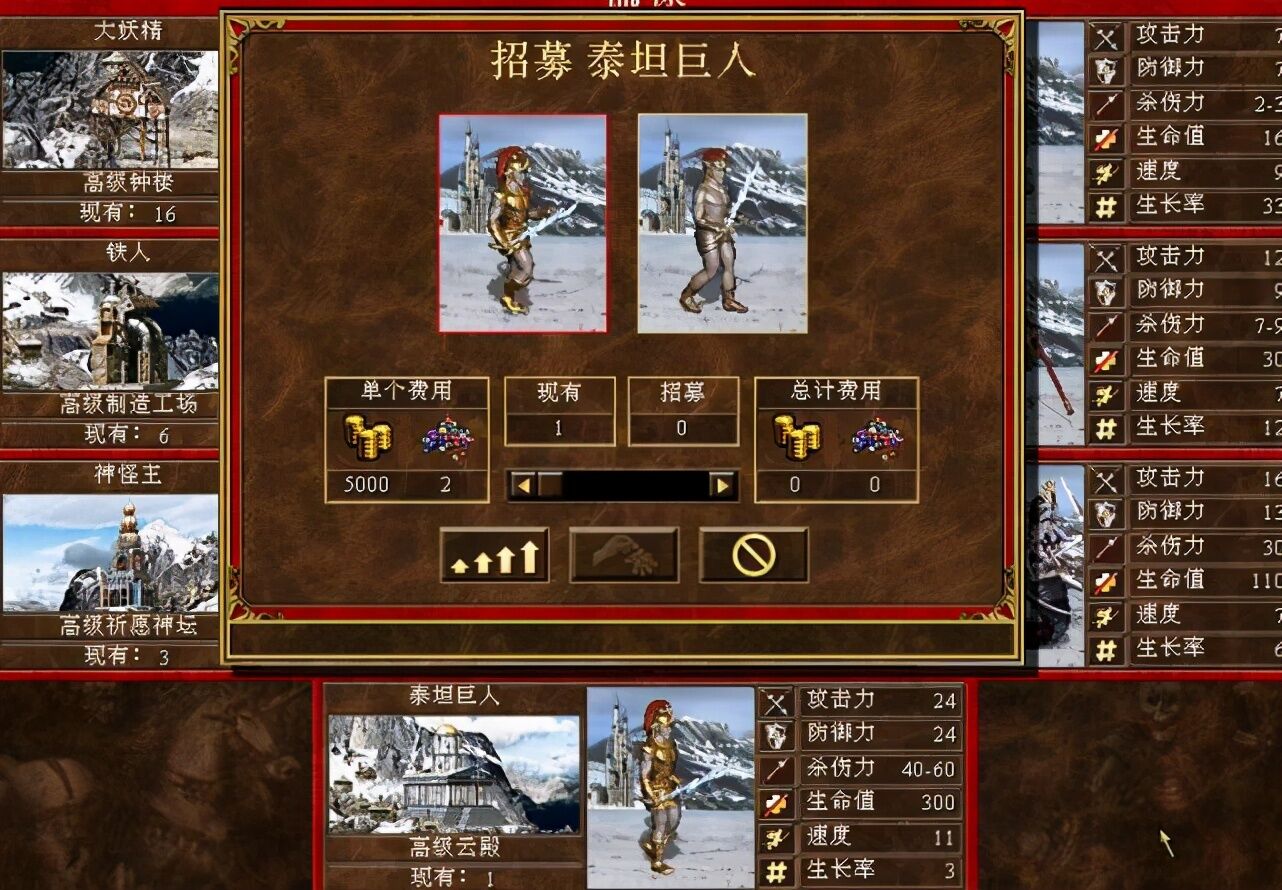Click the right arrow to increase recruit count
Viewport: 1282px width, 890px height.
[724, 484]
